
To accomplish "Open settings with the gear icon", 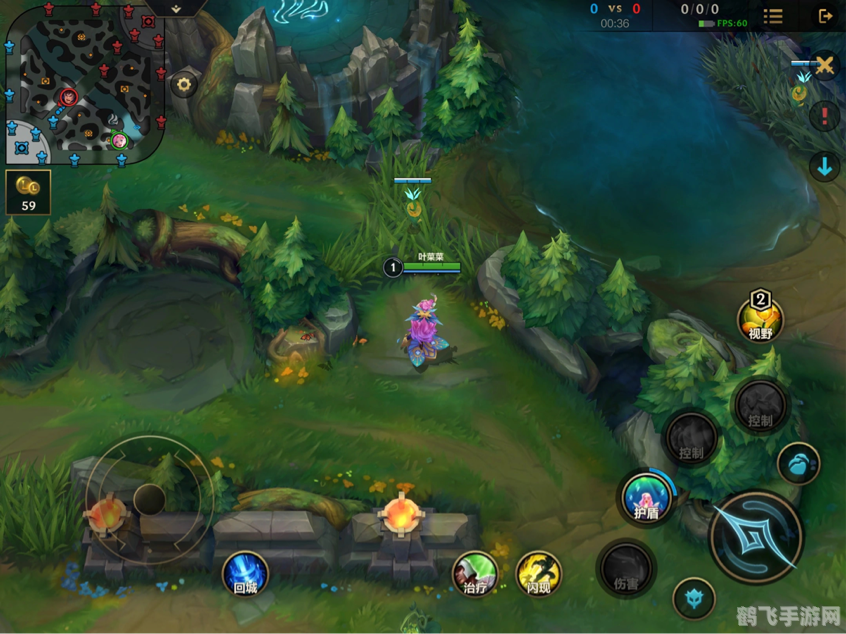I will tap(184, 85).
